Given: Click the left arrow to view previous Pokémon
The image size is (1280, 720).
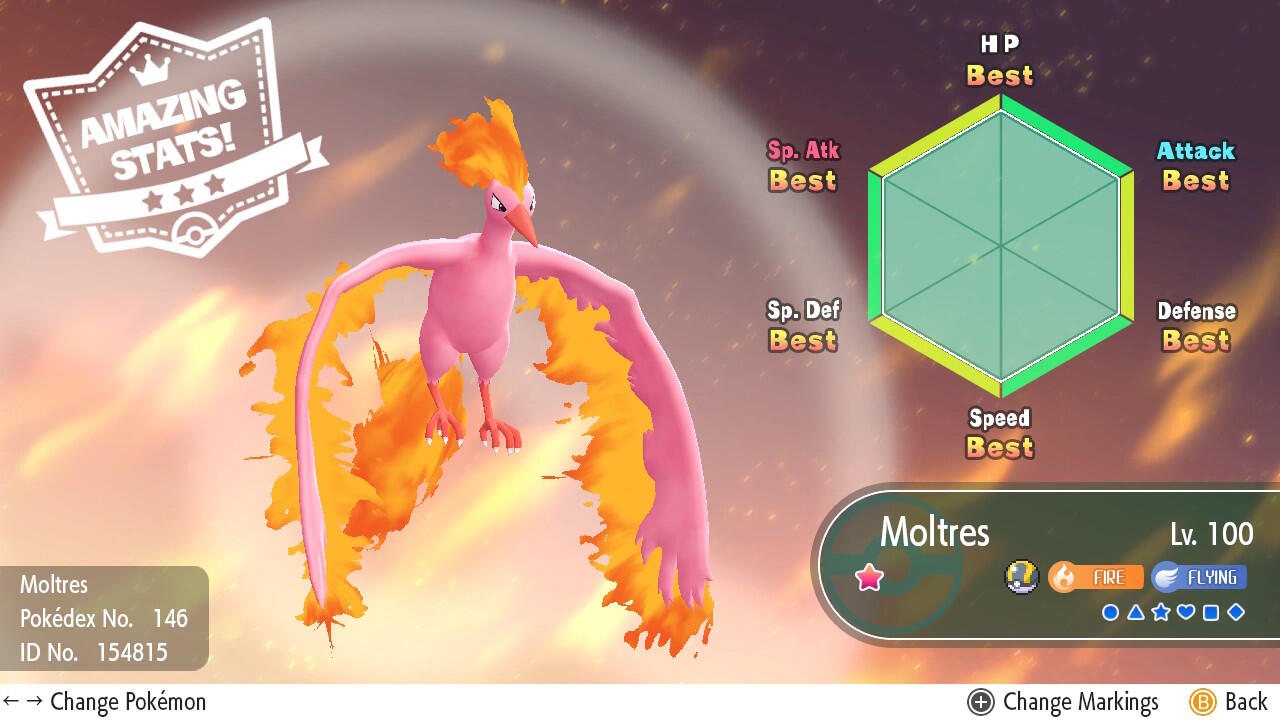Looking at the screenshot, I should [10, 701].
